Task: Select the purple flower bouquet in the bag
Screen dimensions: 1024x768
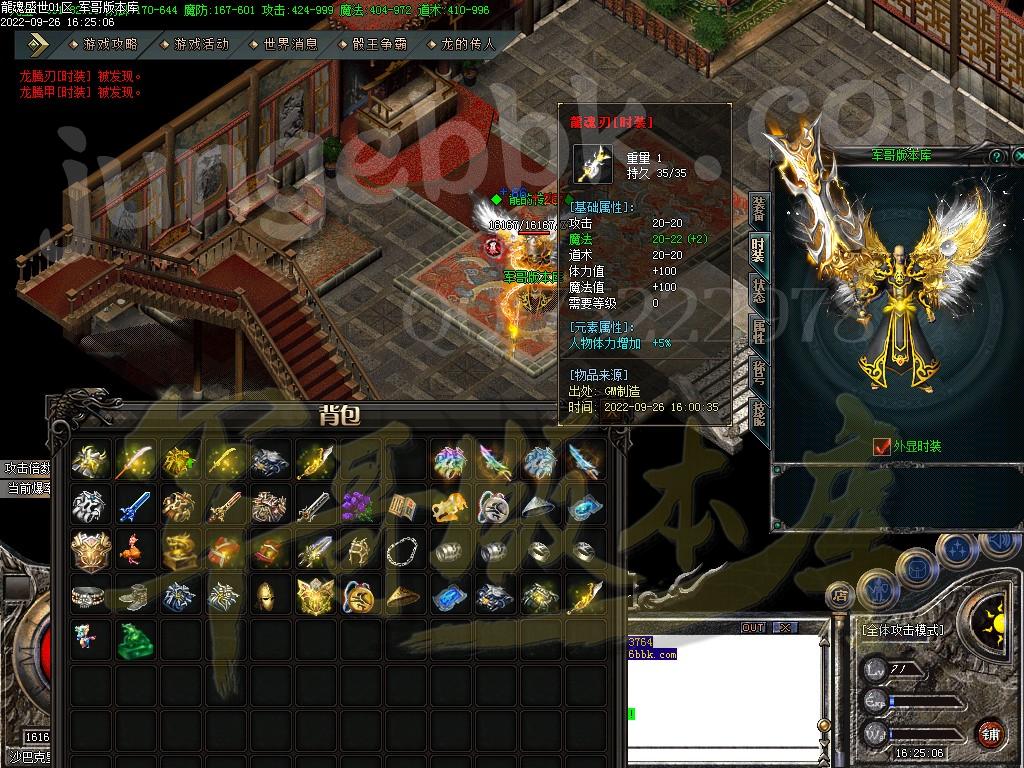Action: pos(357,507)
